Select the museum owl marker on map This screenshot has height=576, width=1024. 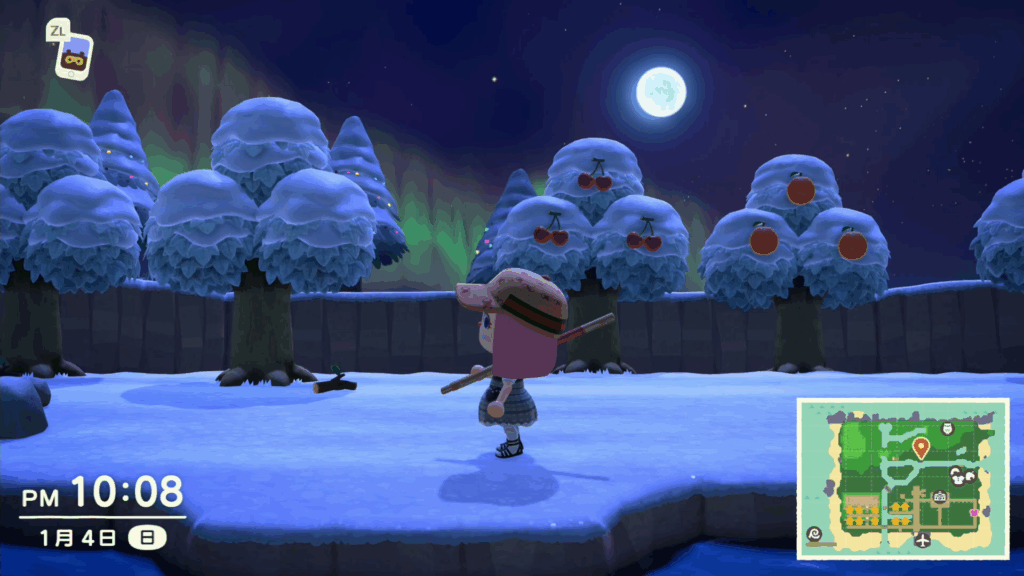click(948, 429)
